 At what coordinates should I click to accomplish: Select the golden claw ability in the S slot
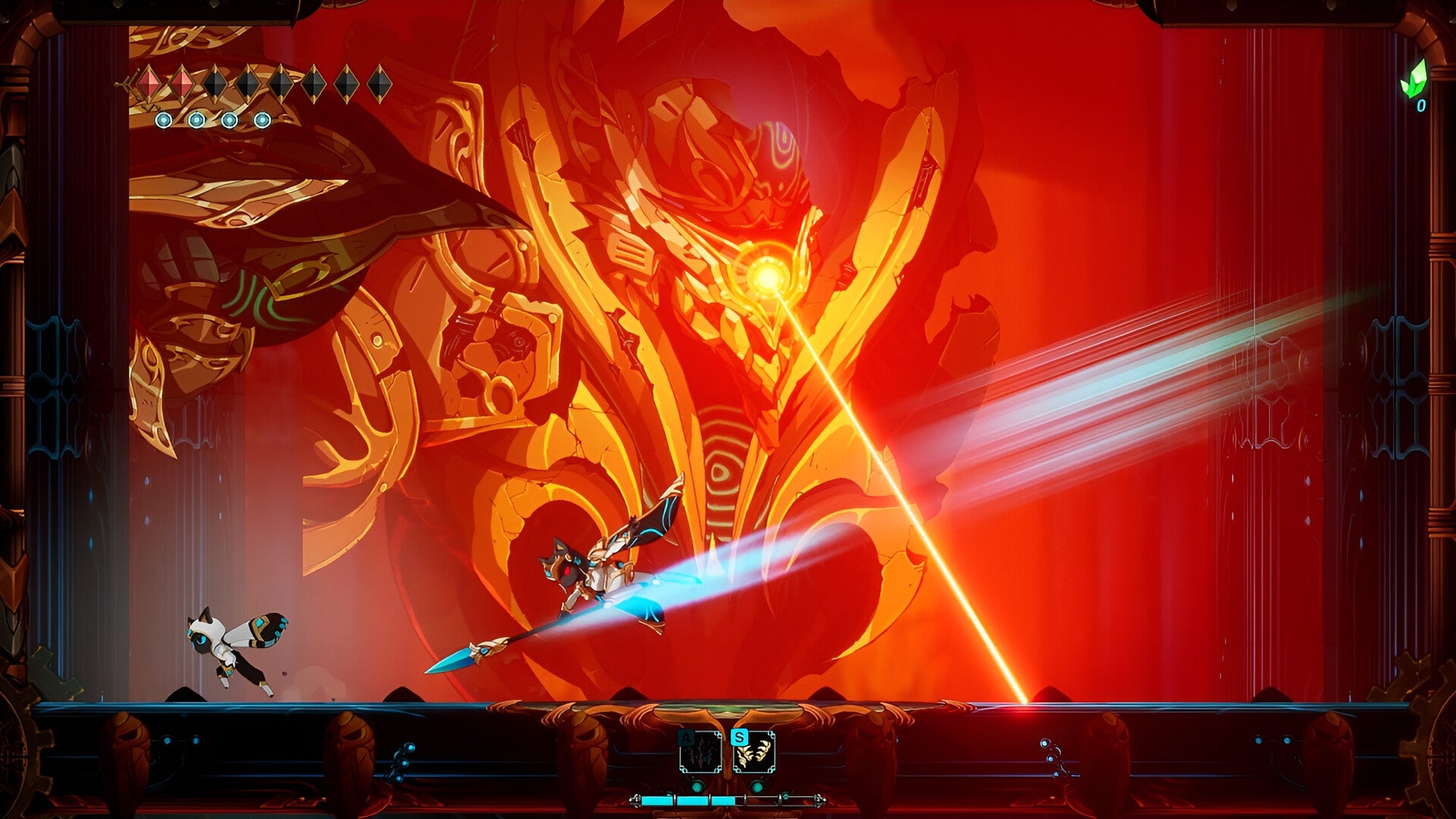[755, 752]
